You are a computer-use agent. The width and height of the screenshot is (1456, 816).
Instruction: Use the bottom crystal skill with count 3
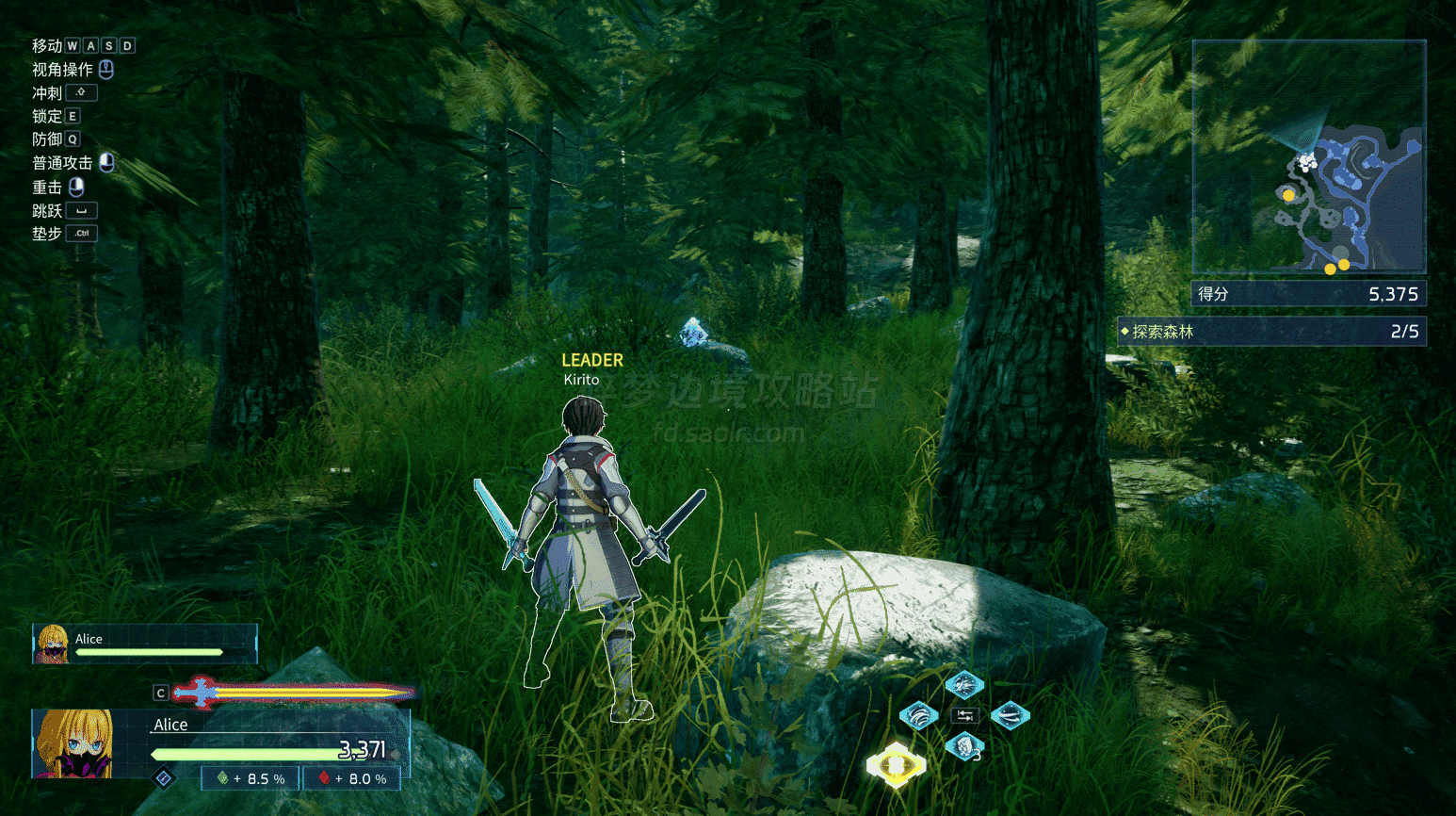click(963, 747)
